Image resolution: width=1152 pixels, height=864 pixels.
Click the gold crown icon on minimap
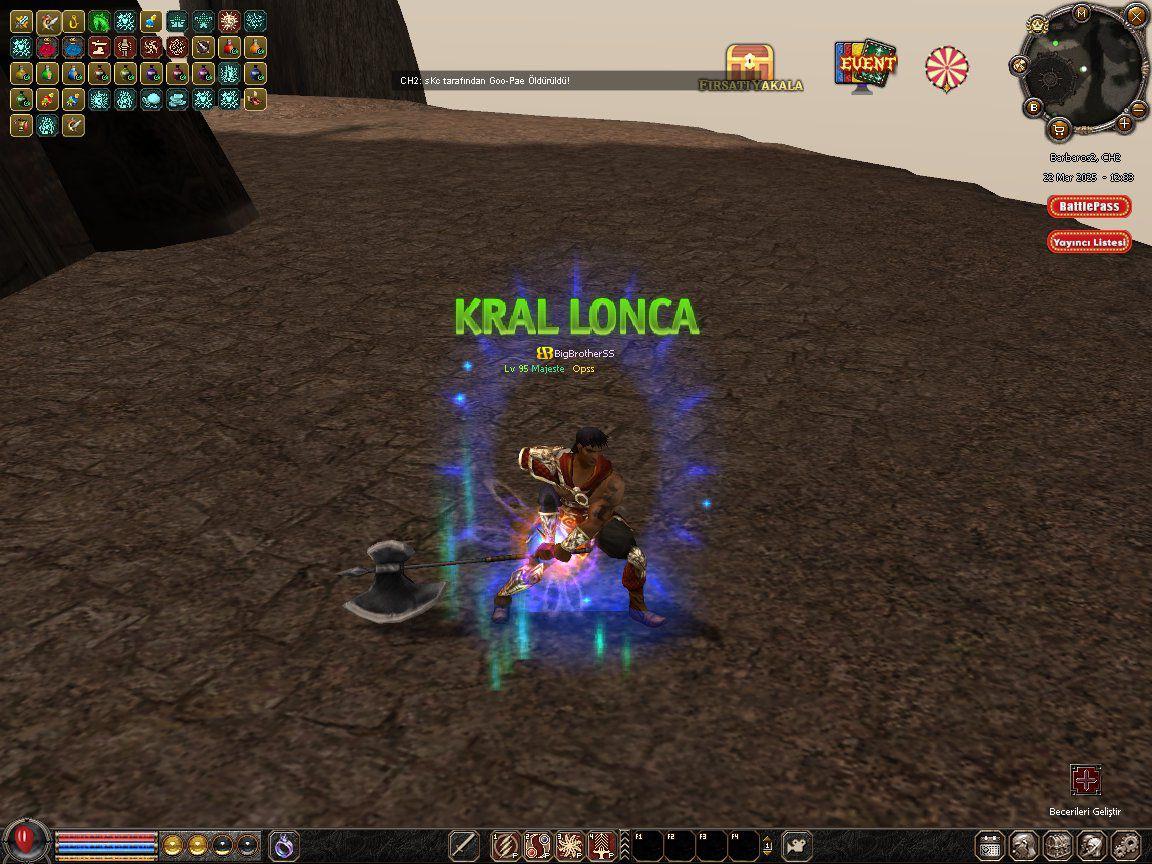tap(1038, 24)
